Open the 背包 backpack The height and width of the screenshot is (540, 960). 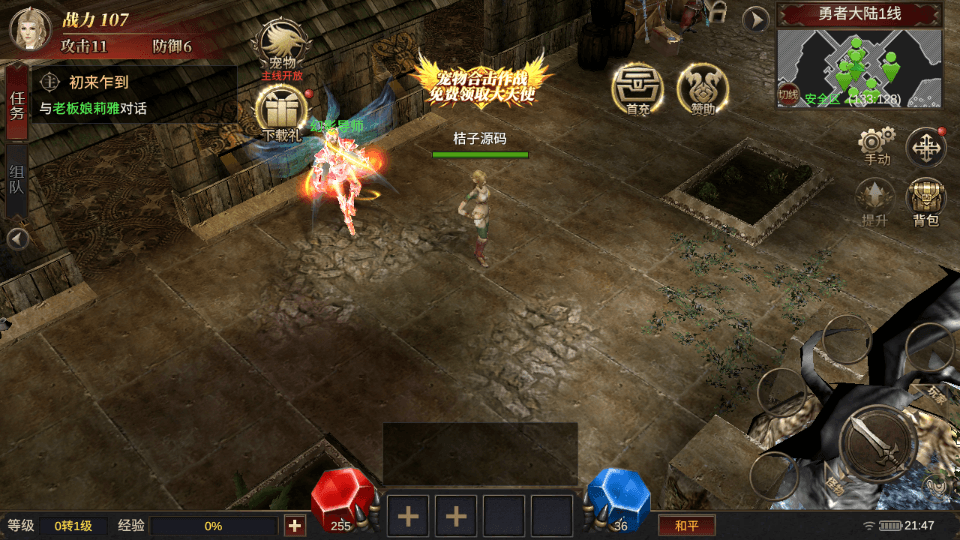pos(926,203)
